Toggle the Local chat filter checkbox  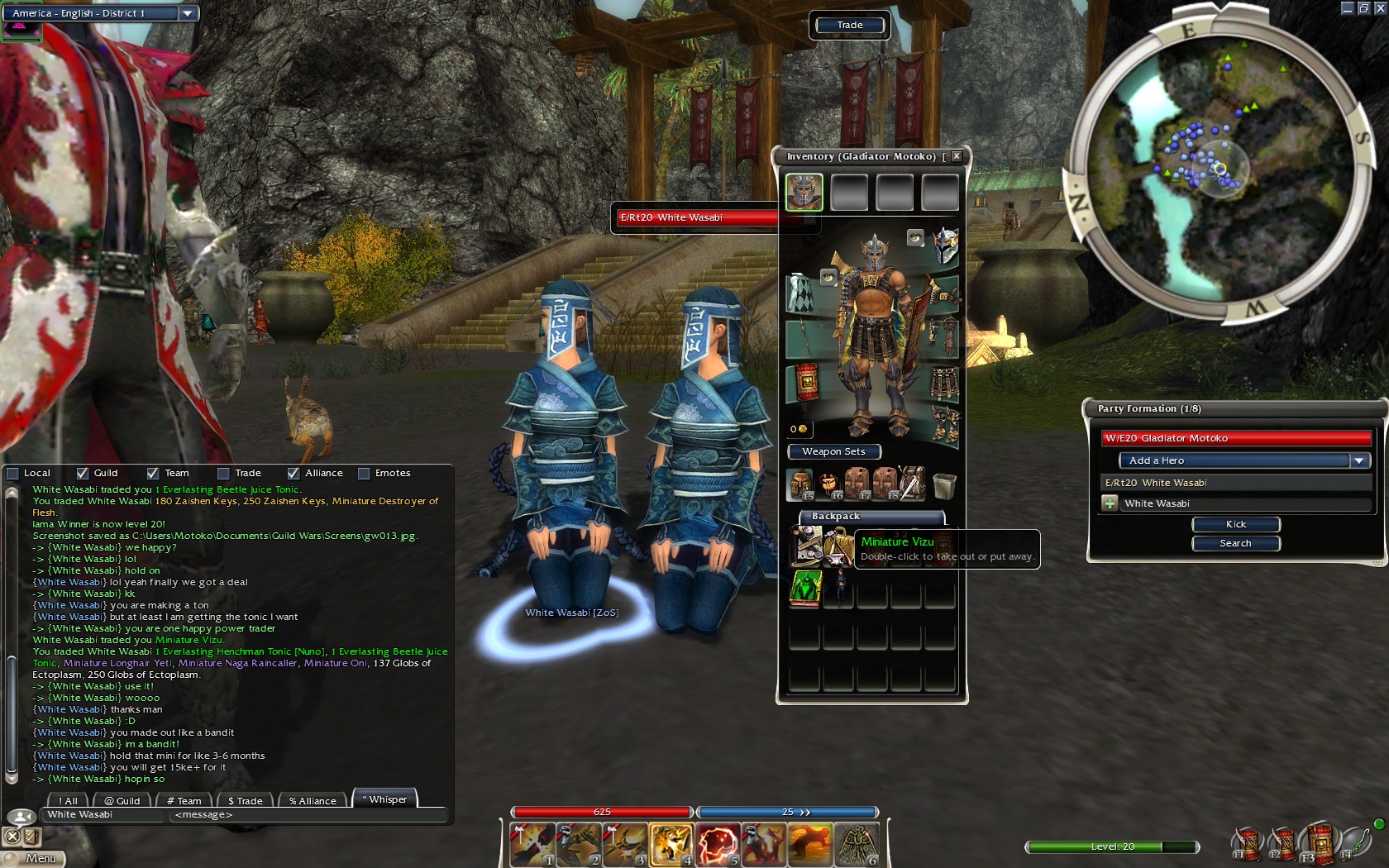click(x=13, y=474)
